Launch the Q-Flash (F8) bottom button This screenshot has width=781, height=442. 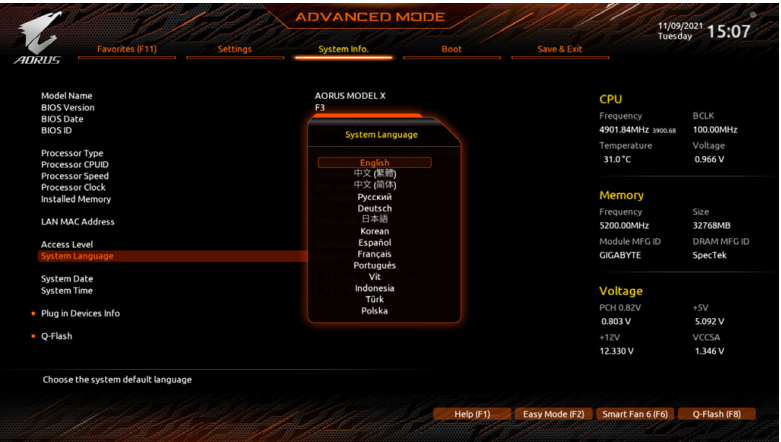click(717, 414)
